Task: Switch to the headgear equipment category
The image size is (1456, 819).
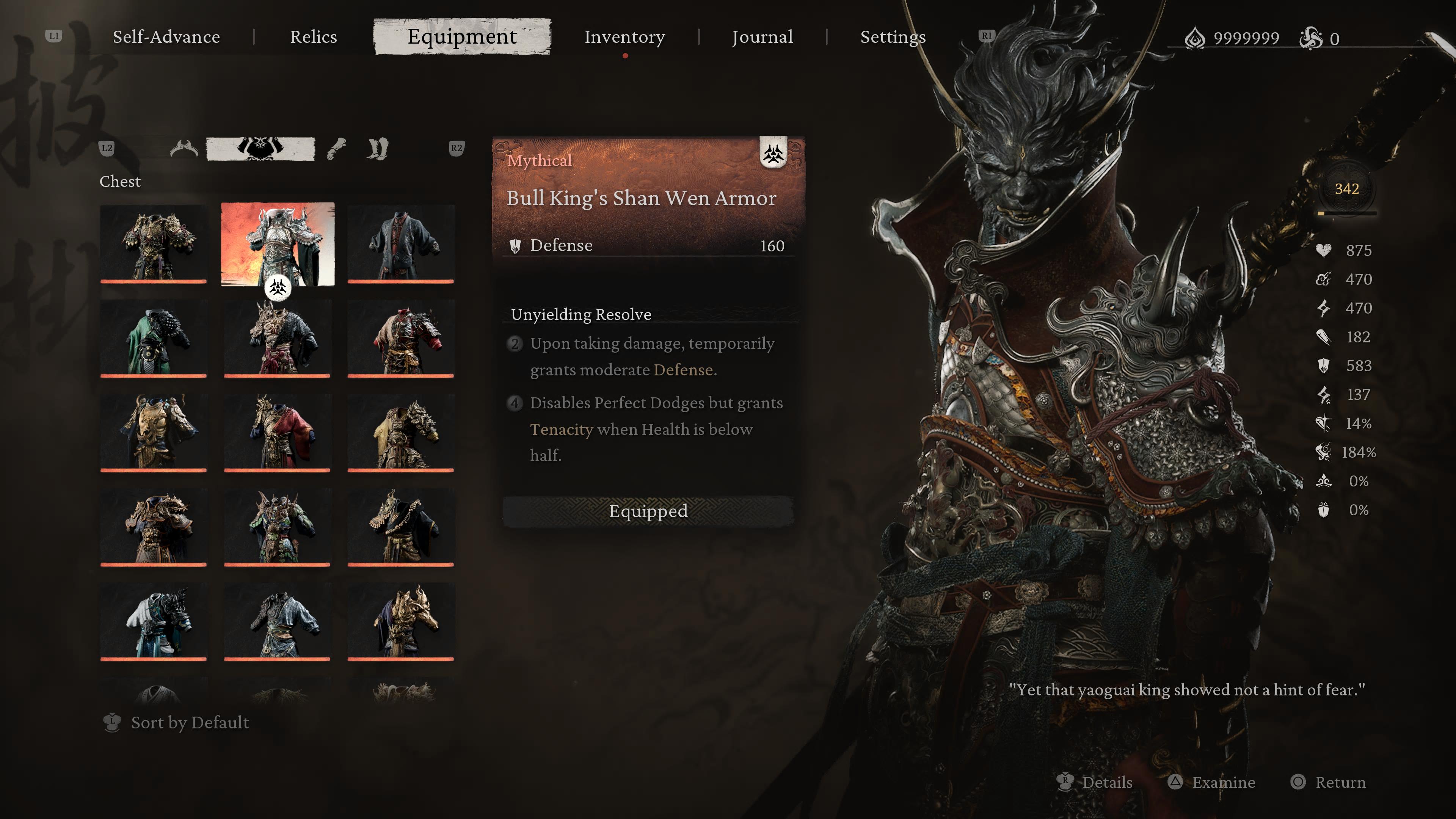Action: (184, 149)
